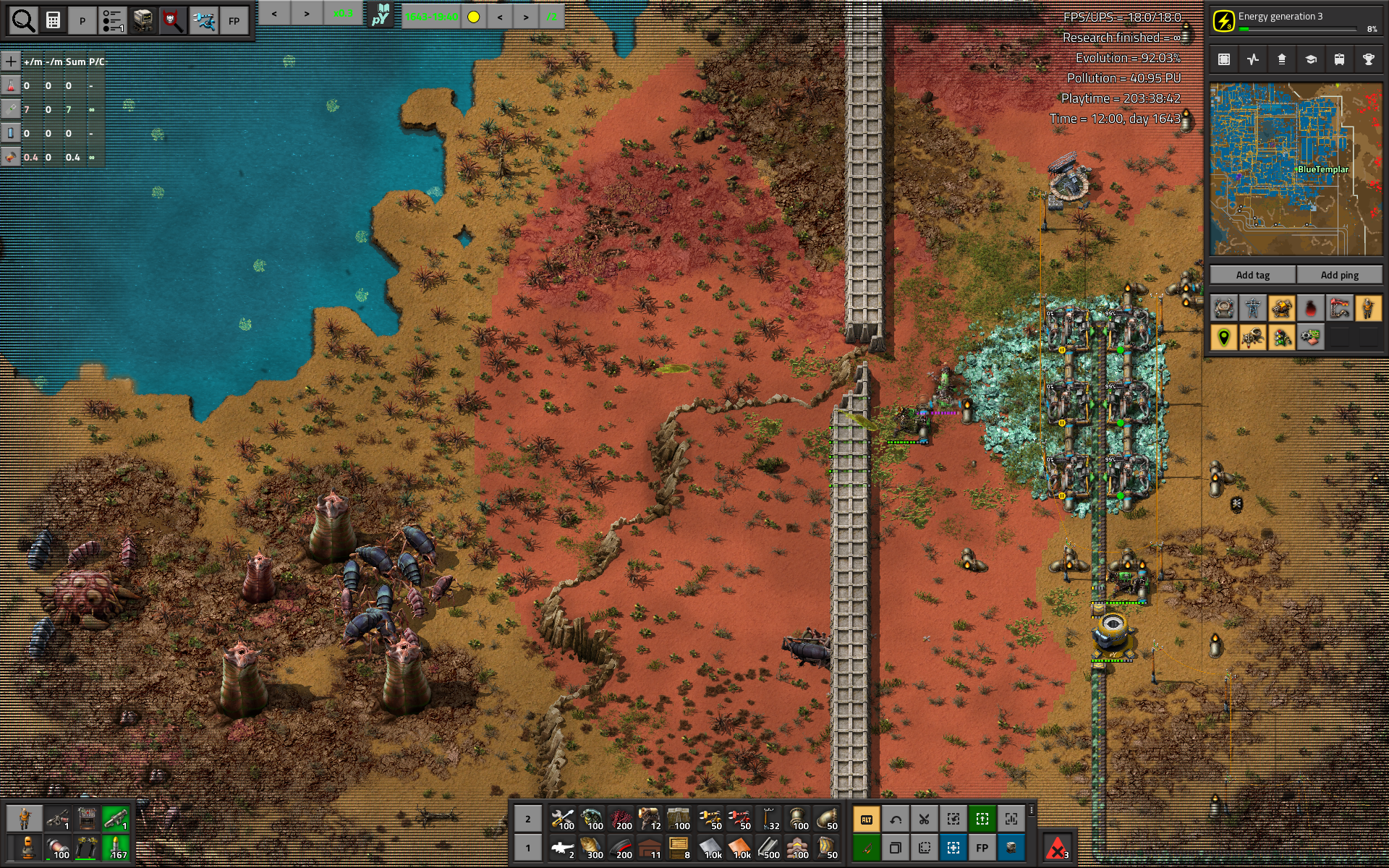
Task: Open the technology graduation cap button
Action: click(x=1310, y=59)
